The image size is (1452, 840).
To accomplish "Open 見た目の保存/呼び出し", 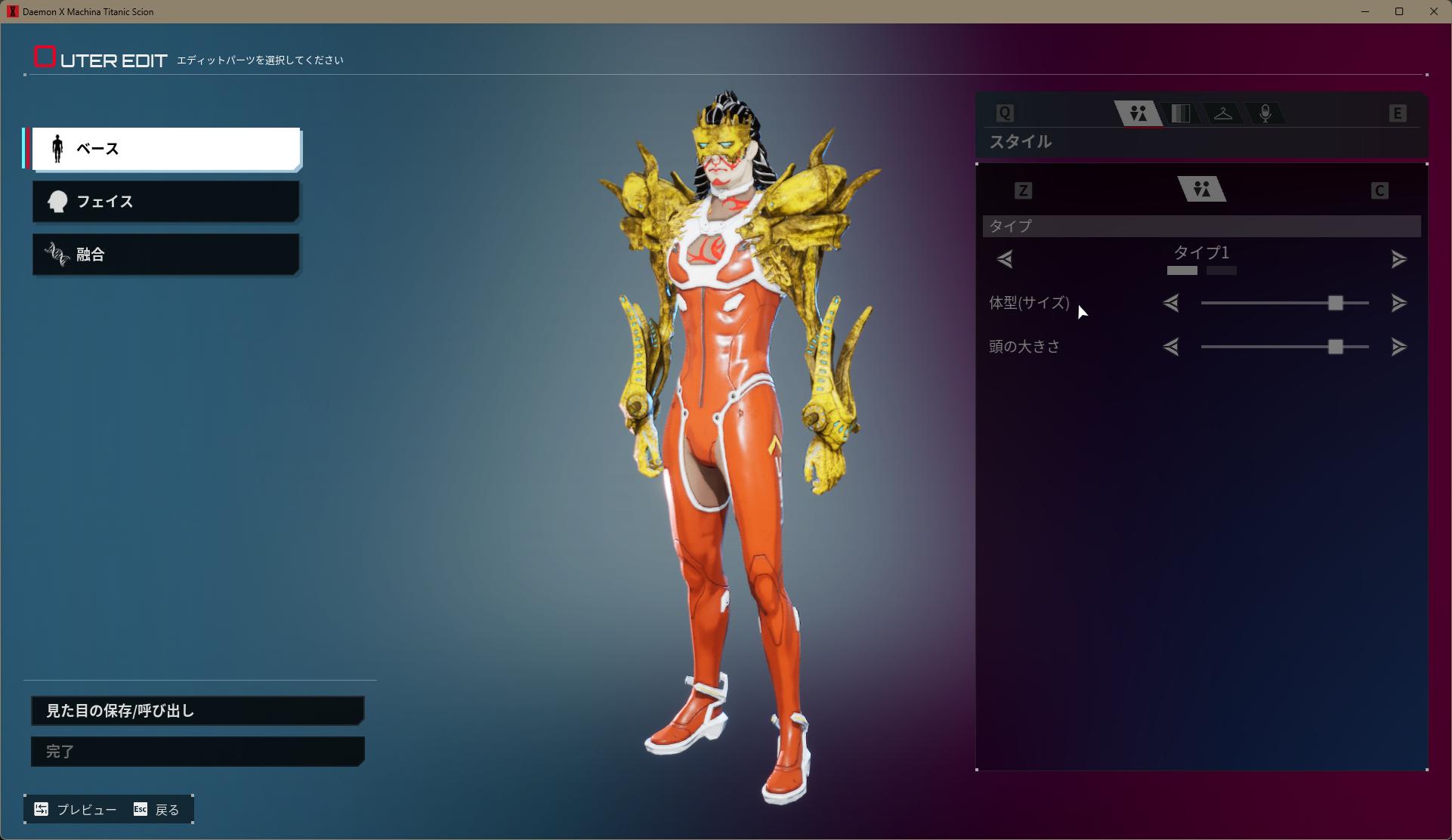I will [197, 711].
